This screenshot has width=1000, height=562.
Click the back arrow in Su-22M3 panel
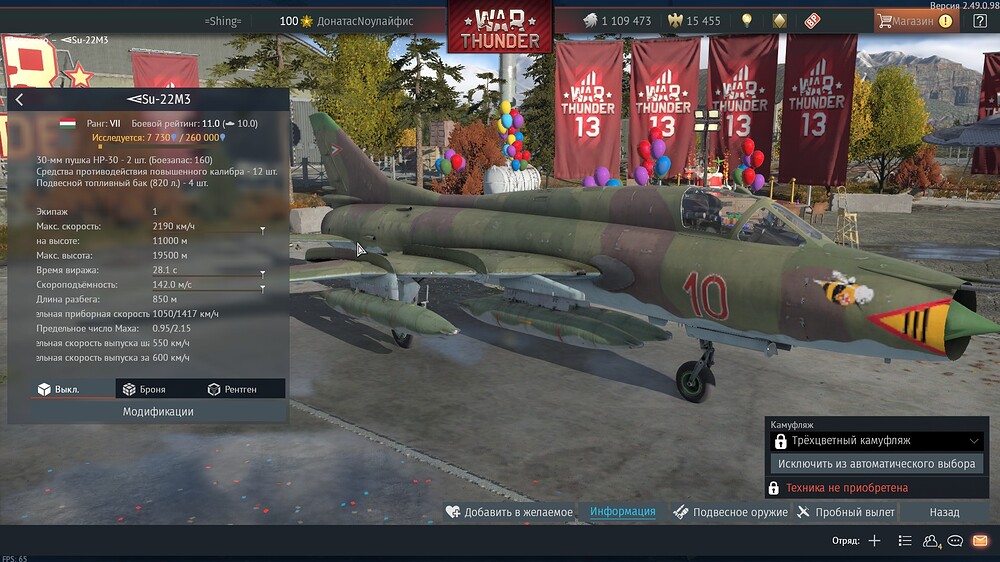19,99
